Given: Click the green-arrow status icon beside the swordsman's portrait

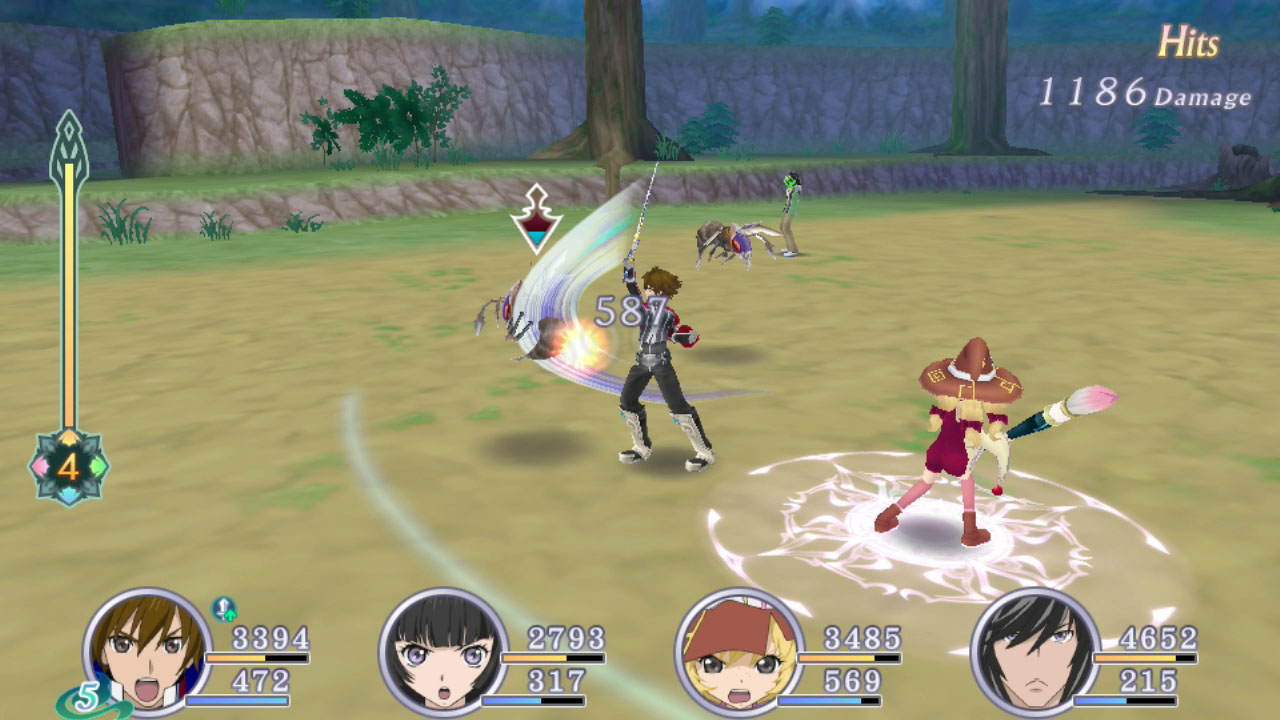Looking at the screenshot, I should point(223,607).
